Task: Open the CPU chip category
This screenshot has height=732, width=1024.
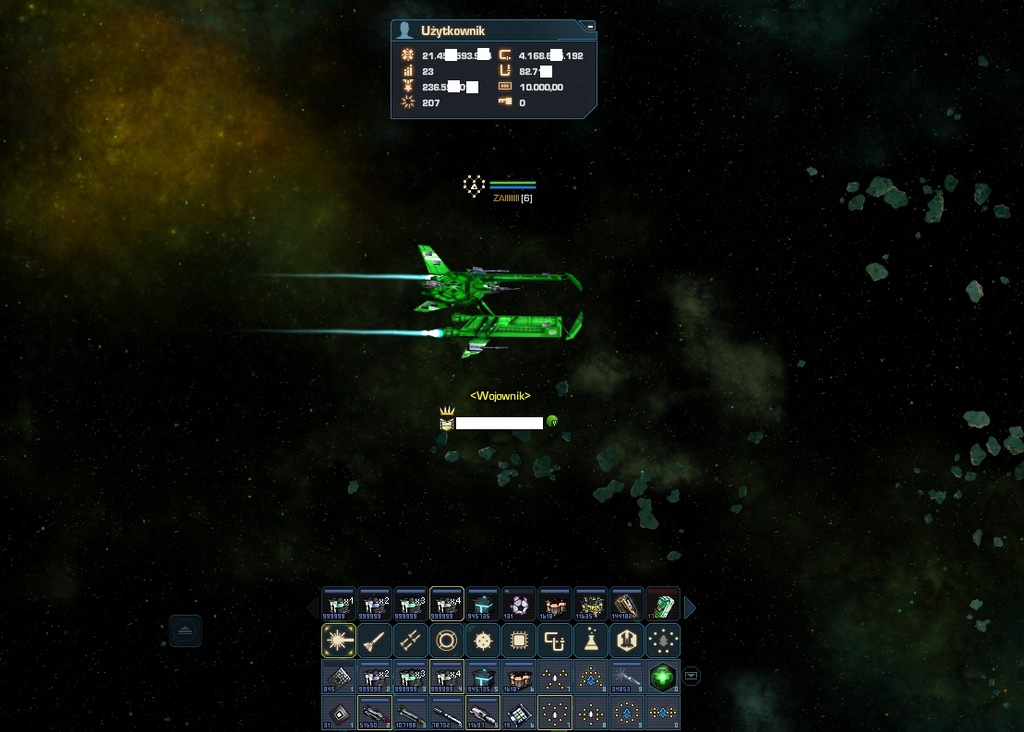Action: [518, 640]
